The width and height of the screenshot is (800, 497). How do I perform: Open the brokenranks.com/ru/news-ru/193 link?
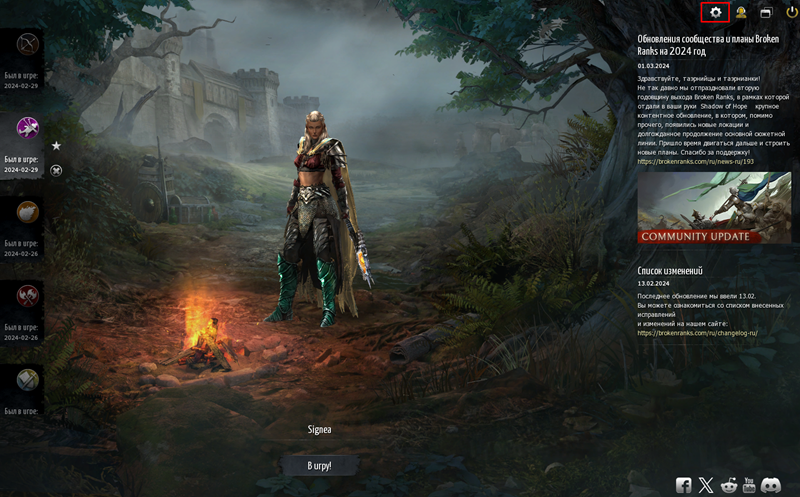[695, 161]
